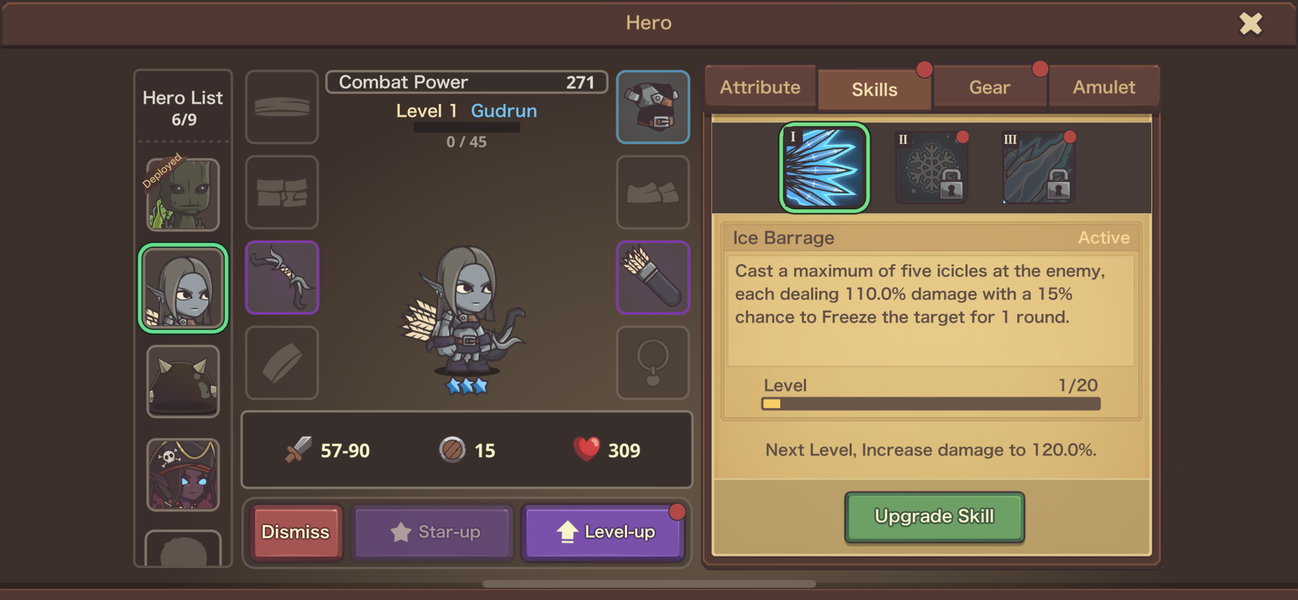Switch to the Attribute tab

[760, 88]
